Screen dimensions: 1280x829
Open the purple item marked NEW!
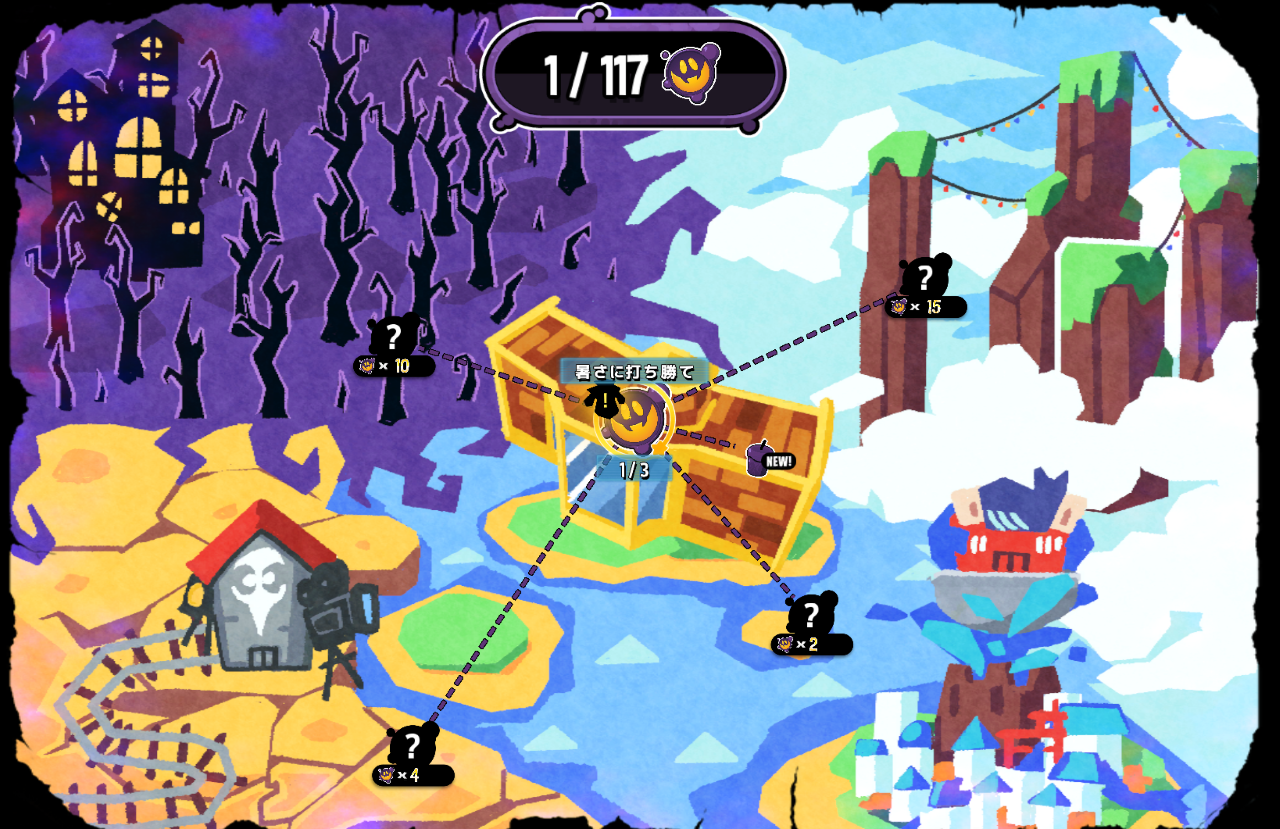click(759, 459)
